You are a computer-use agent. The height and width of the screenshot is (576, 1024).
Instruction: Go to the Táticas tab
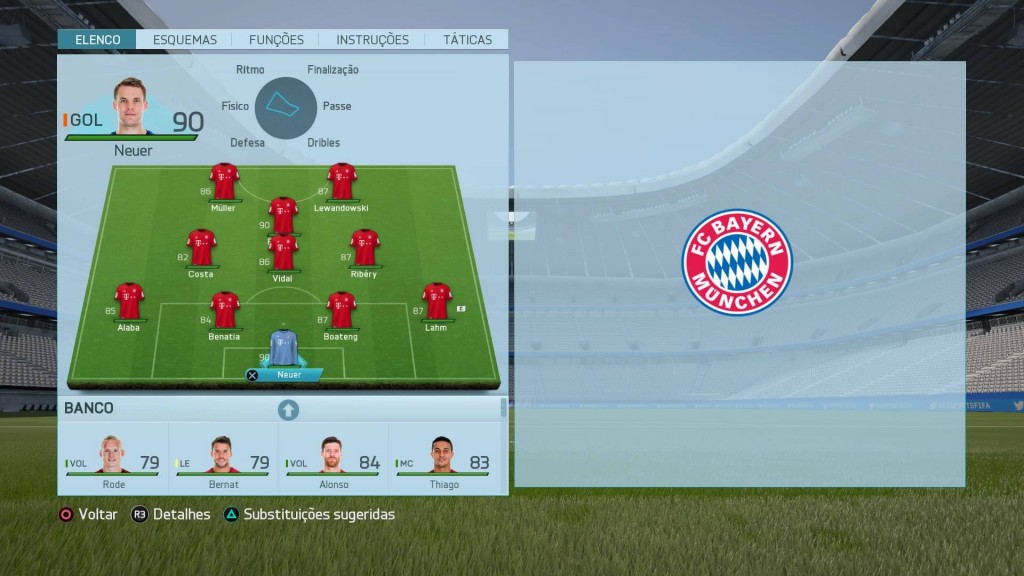(x=468, y=40)
